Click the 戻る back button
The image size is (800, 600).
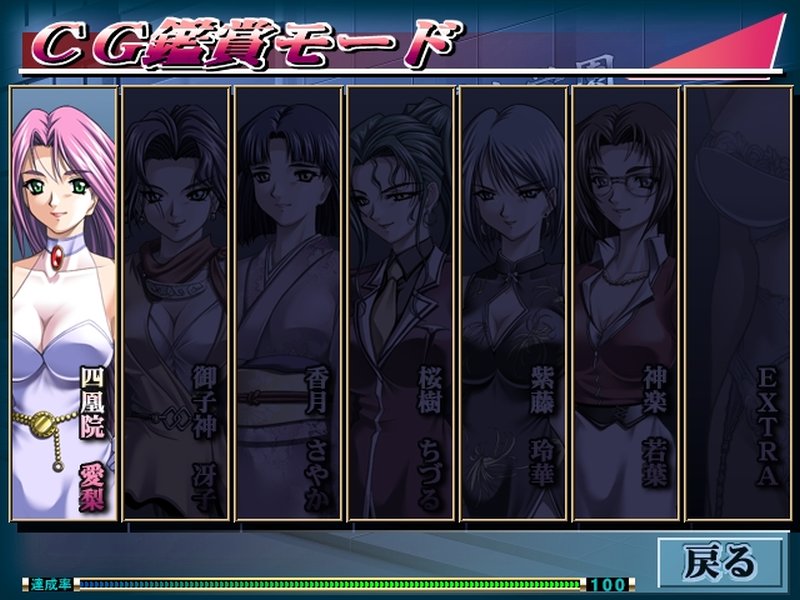(x=720, y=560)
